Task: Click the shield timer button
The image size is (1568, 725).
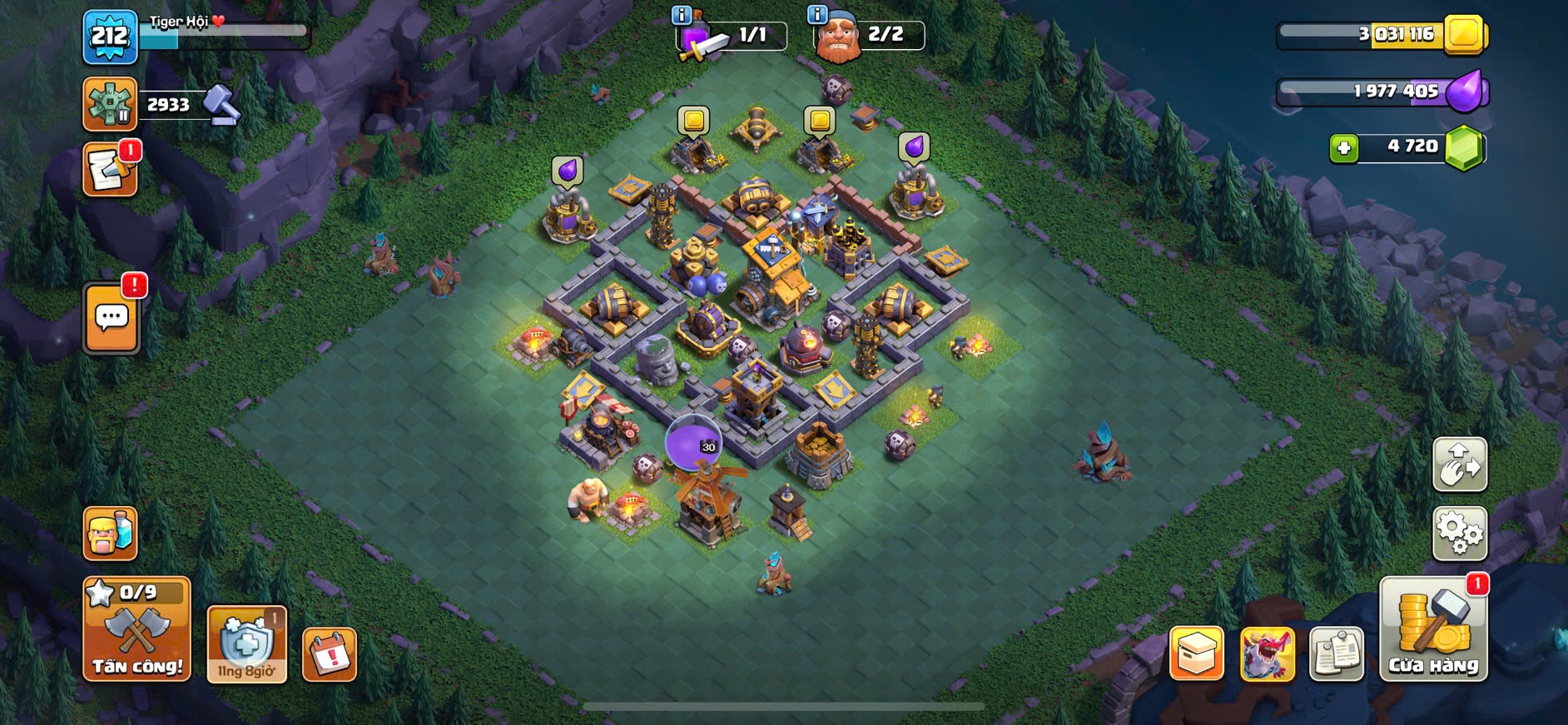Action: (x=246, y=645)
